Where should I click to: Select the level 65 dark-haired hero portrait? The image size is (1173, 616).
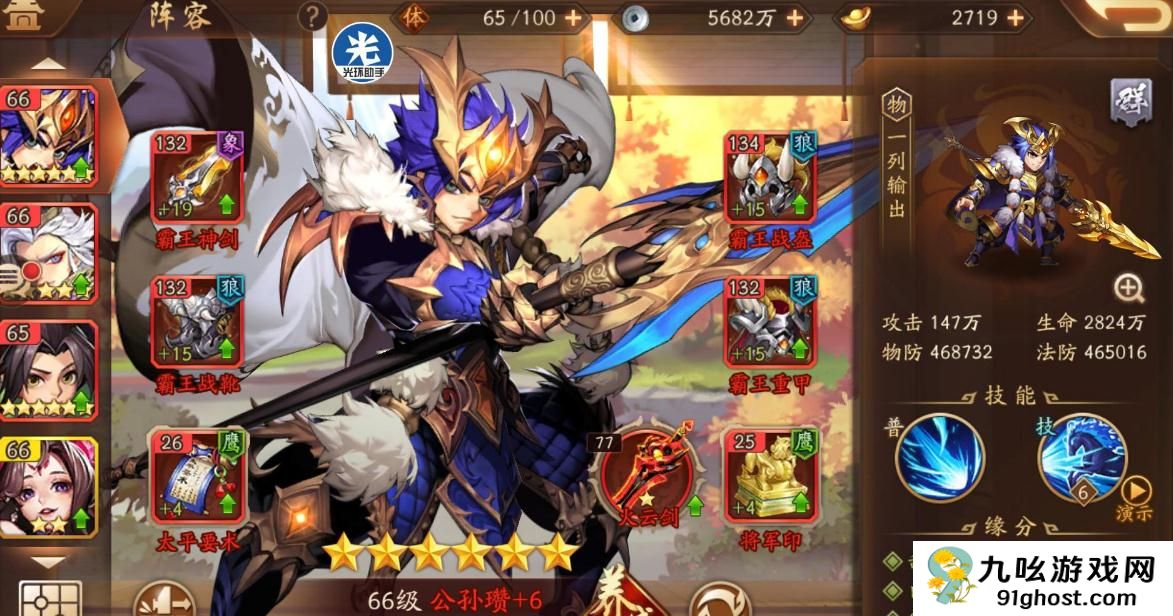coord(49,370)
